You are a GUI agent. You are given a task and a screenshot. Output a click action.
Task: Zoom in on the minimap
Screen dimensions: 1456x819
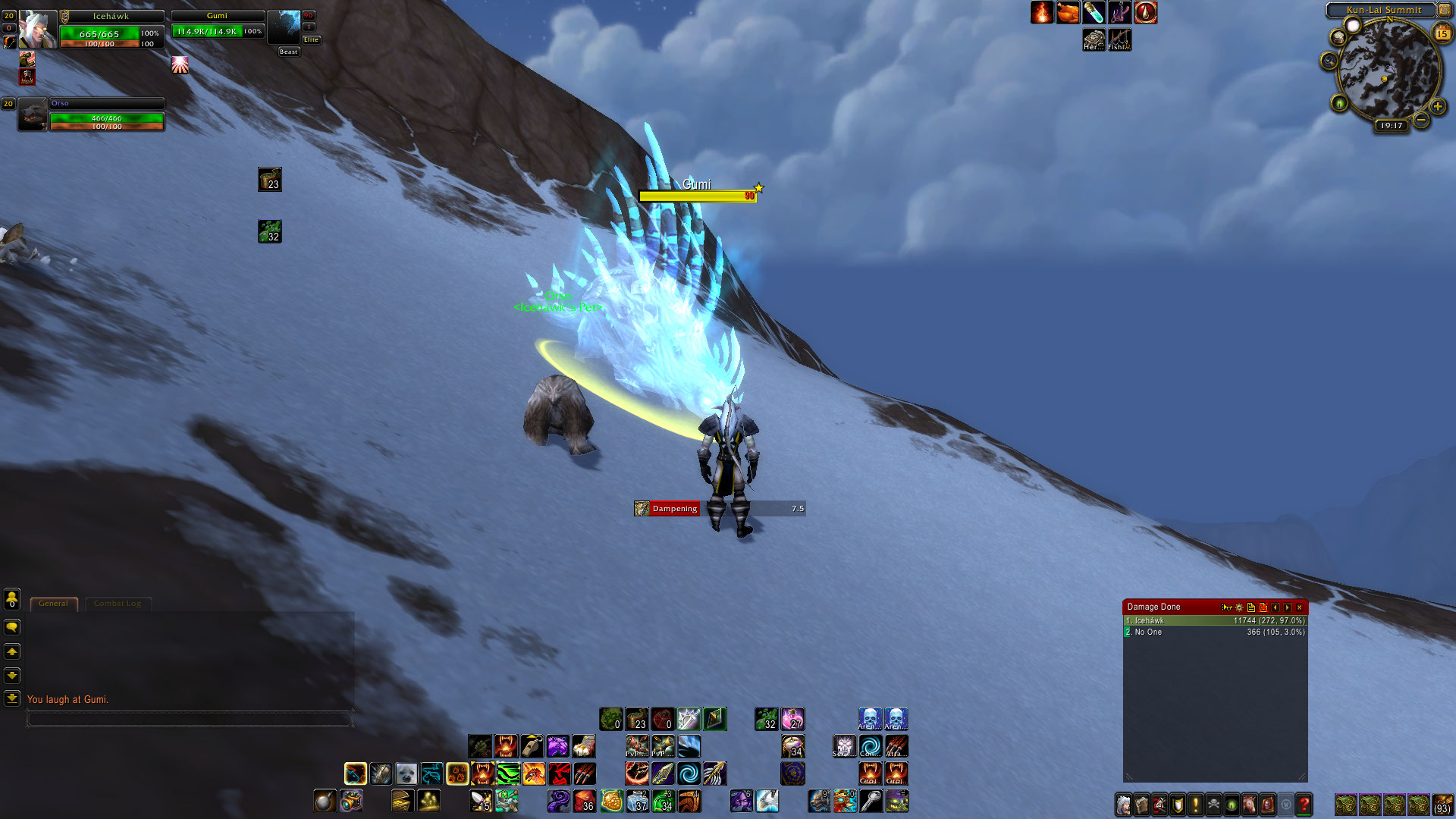click(1438, 107)
